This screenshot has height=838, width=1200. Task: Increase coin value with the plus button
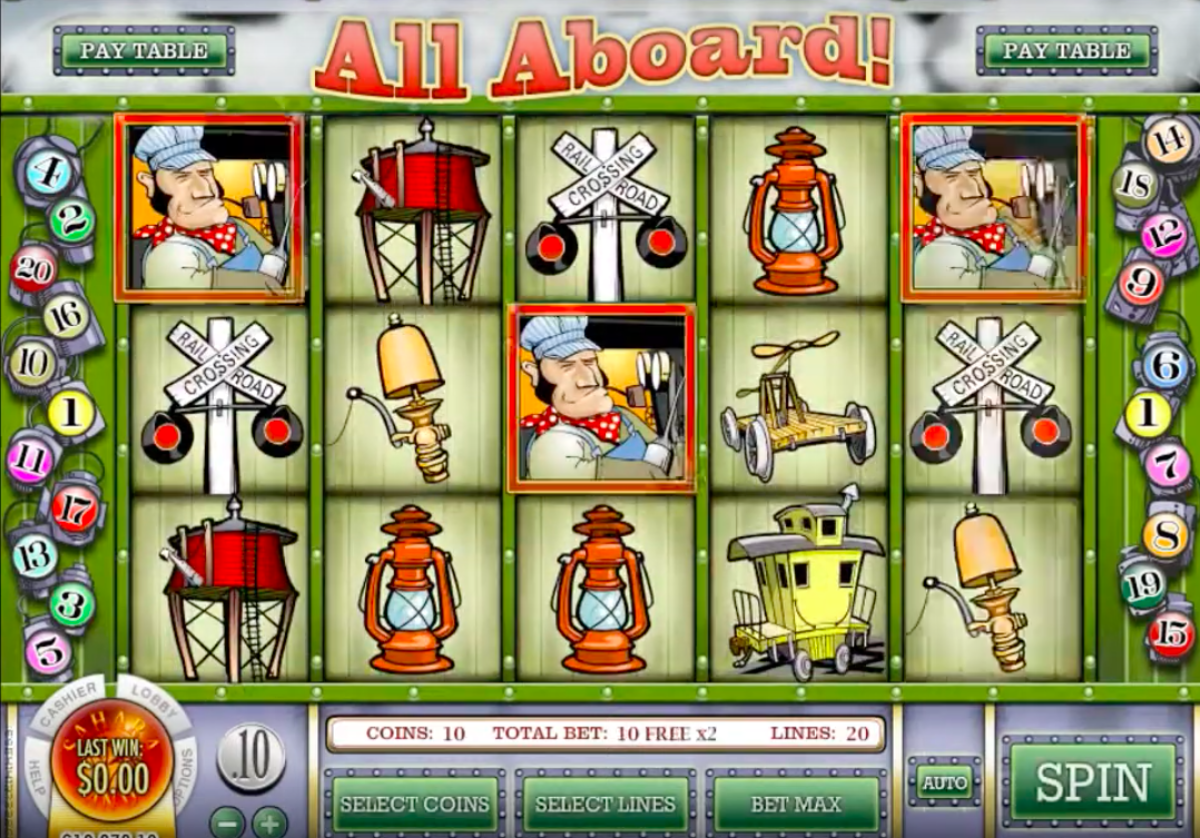click(x=270, y=823)
